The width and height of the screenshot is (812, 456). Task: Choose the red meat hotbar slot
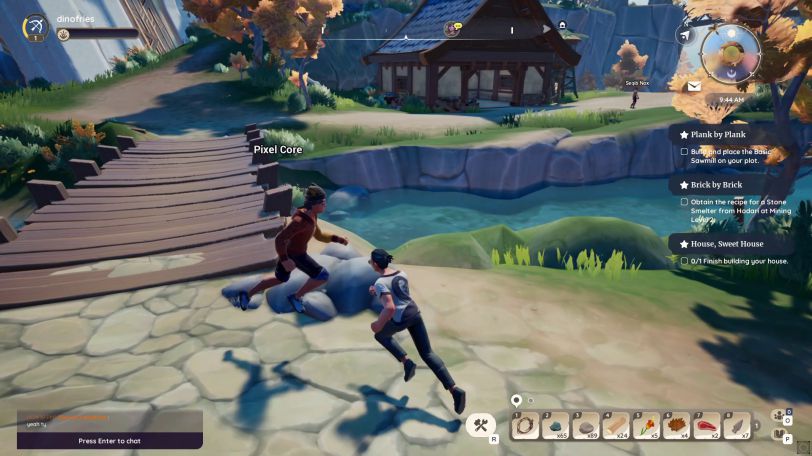pos(706,426)
